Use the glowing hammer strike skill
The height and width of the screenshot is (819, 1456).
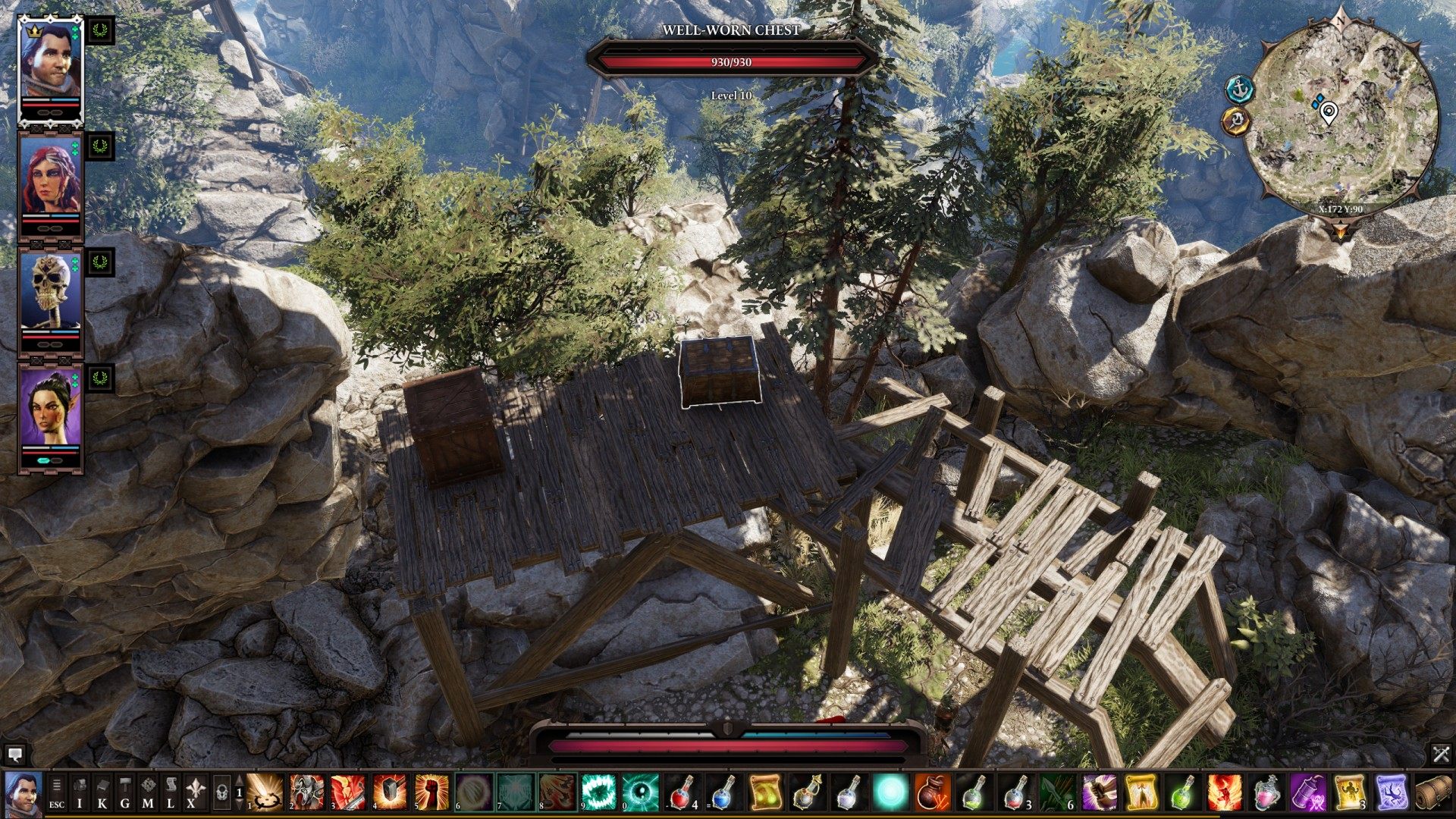[391, 793]
